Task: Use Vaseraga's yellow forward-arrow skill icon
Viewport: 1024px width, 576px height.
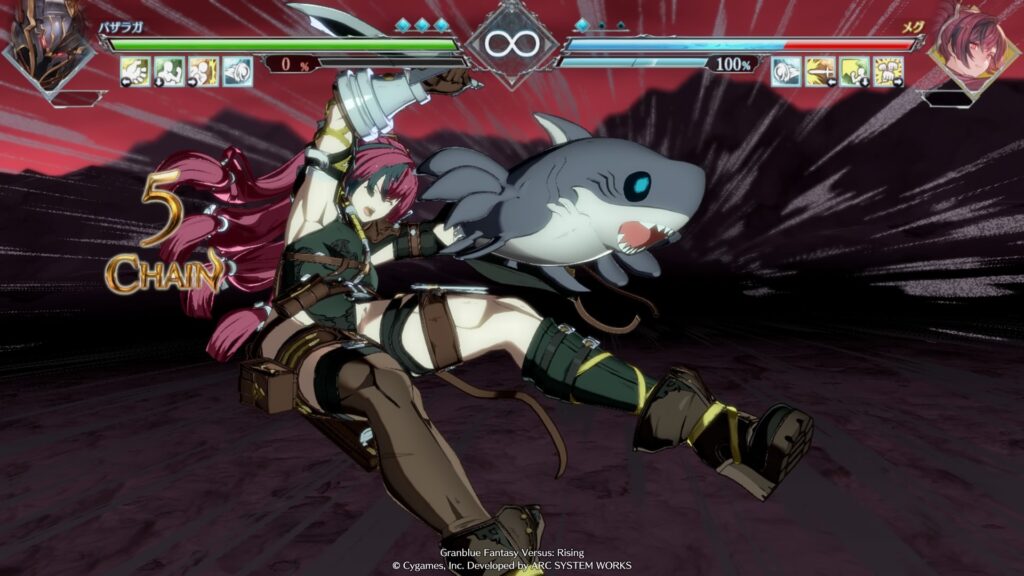Action: [203, 71]
